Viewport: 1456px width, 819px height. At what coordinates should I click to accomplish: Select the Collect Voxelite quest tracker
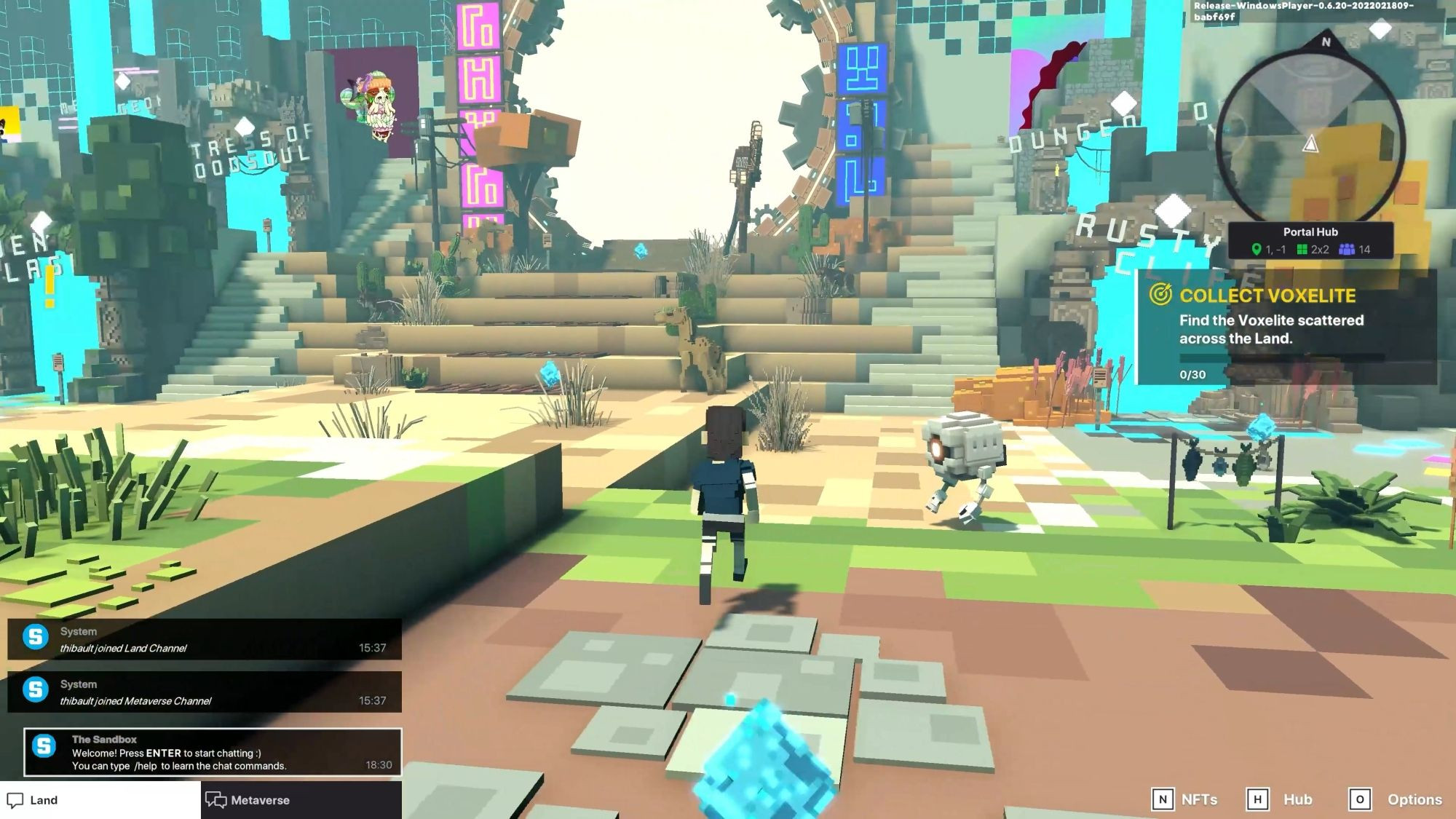[x=1285, y=328]
